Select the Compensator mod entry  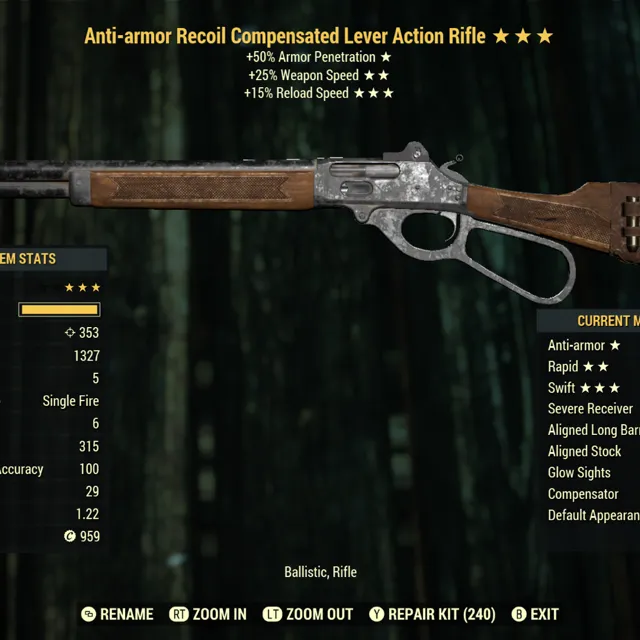[583, 494]
